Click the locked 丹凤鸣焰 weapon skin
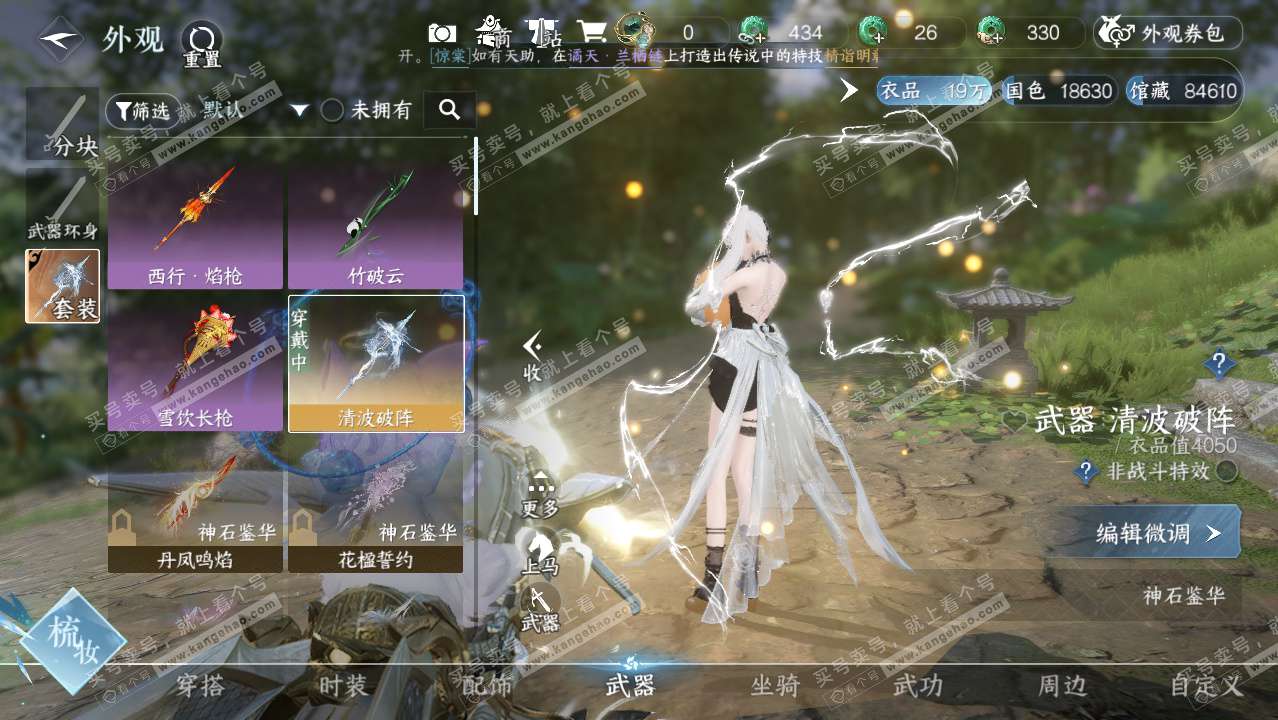The image size is (1278, 720). pyautogui.click(x=195, y=513)
